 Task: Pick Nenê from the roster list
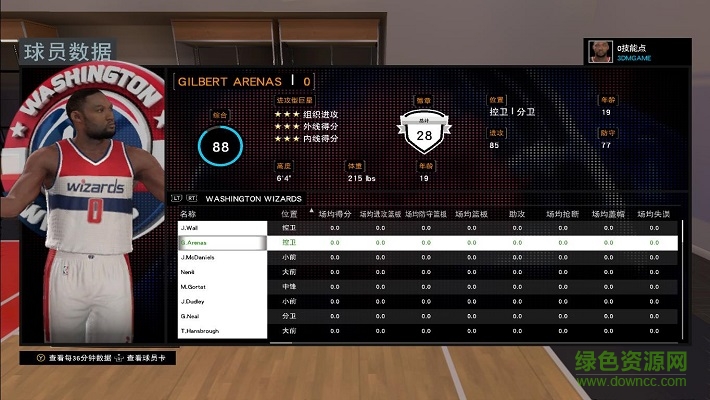point(220,272)
